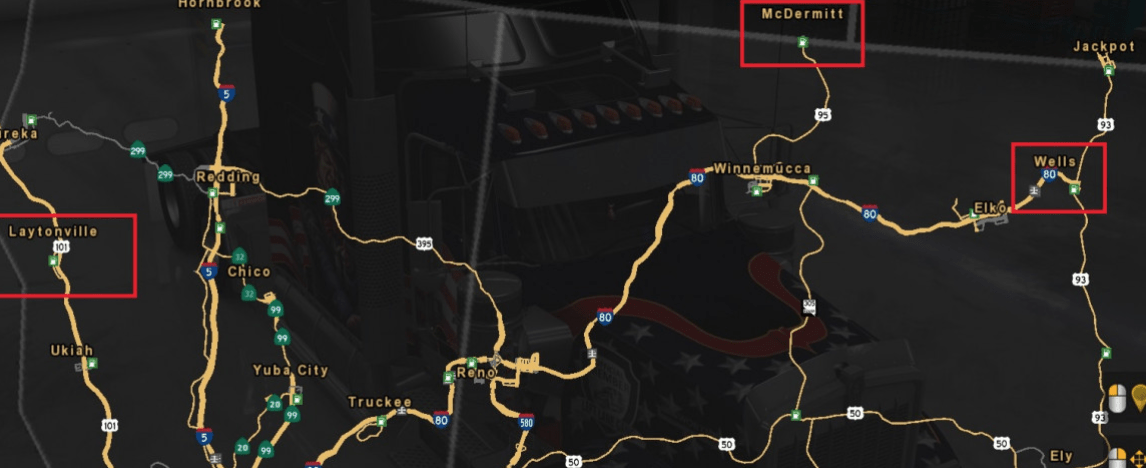Select the McDermitt gas station marker
Image resolution: width=1146 pixels, height=468 pixels.
tap(802, 41)
